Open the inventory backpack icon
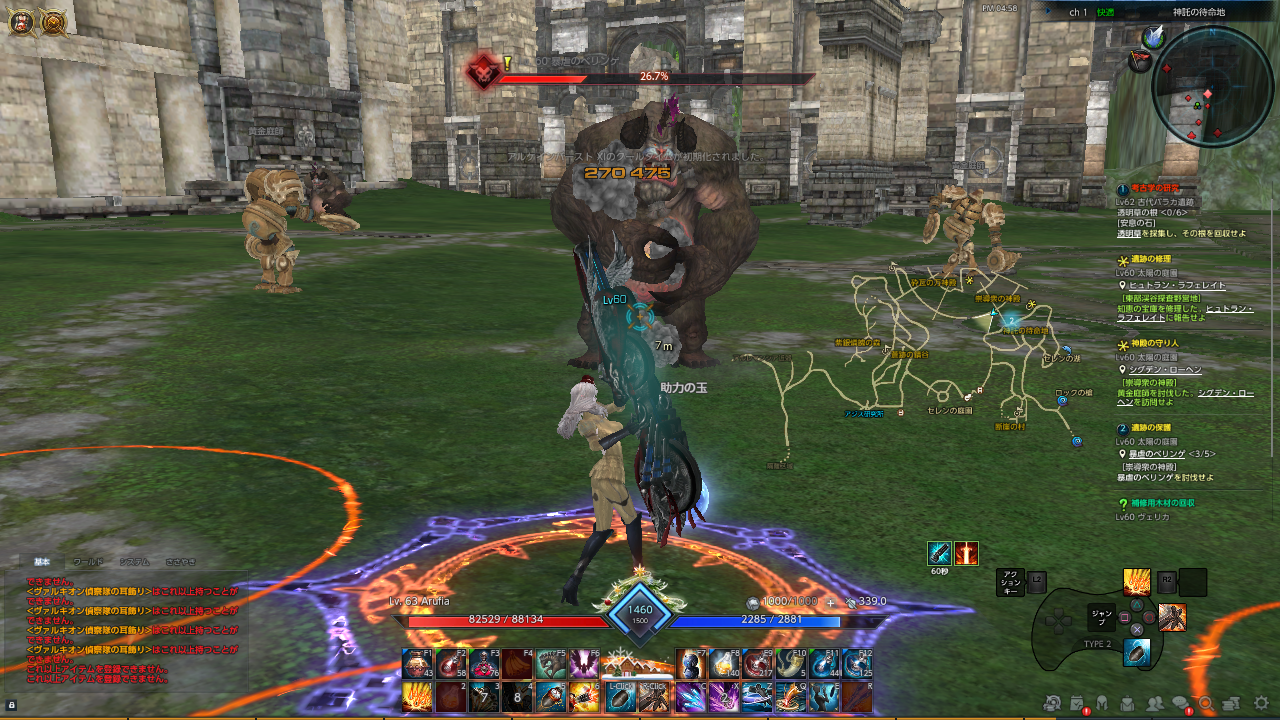This screenshot has width=1280, height=720. click(1128, 703)
